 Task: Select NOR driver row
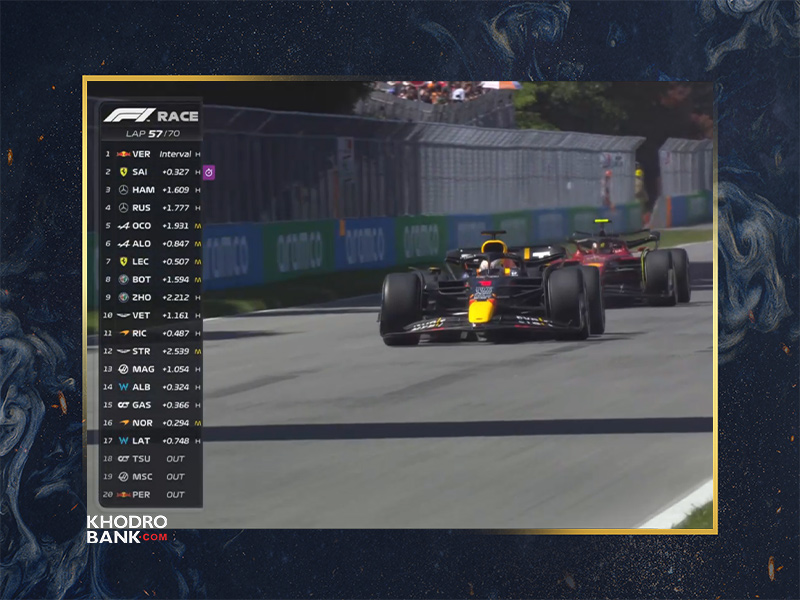152,423
